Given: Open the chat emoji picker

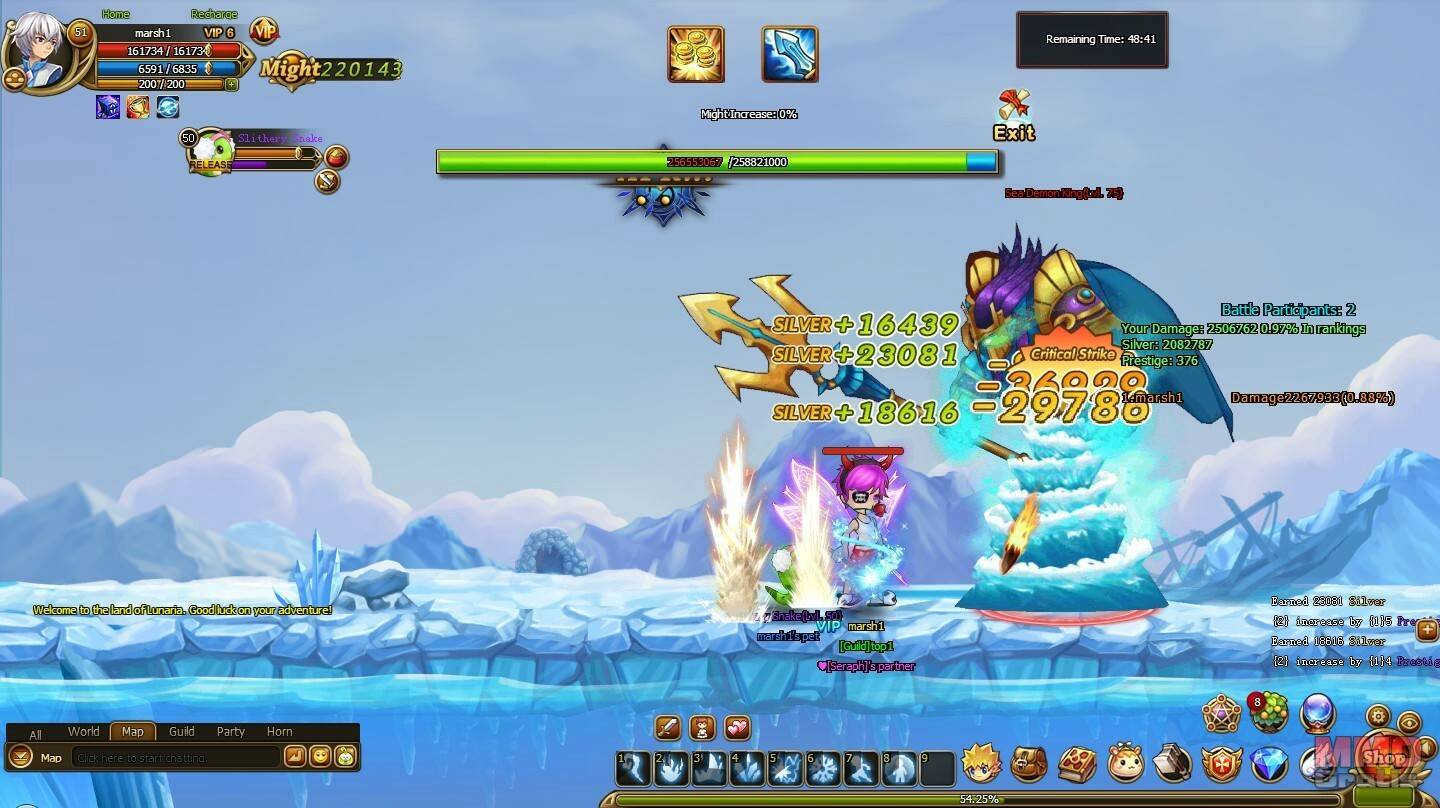Looking at the screenshot, I should [x=320, y=757].
